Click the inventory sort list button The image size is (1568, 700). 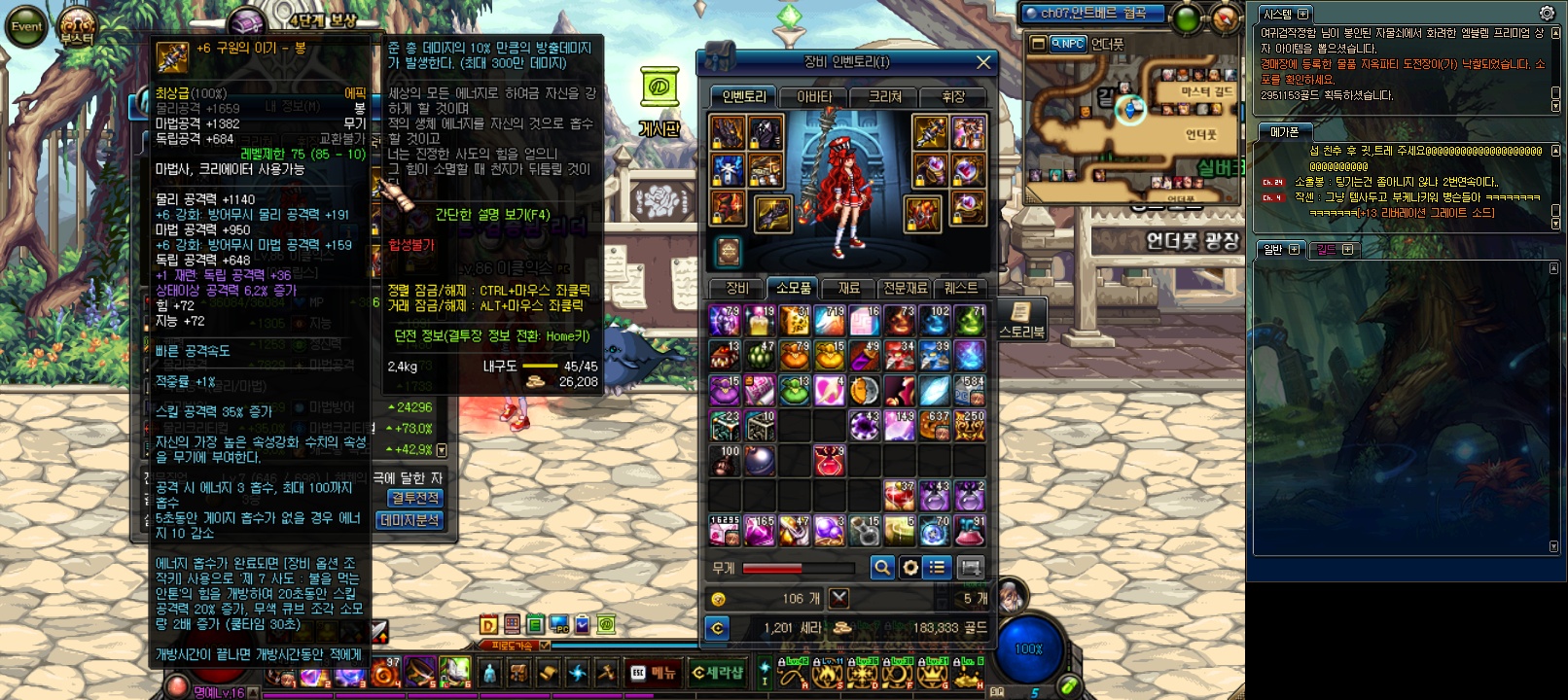pos(937,567)
